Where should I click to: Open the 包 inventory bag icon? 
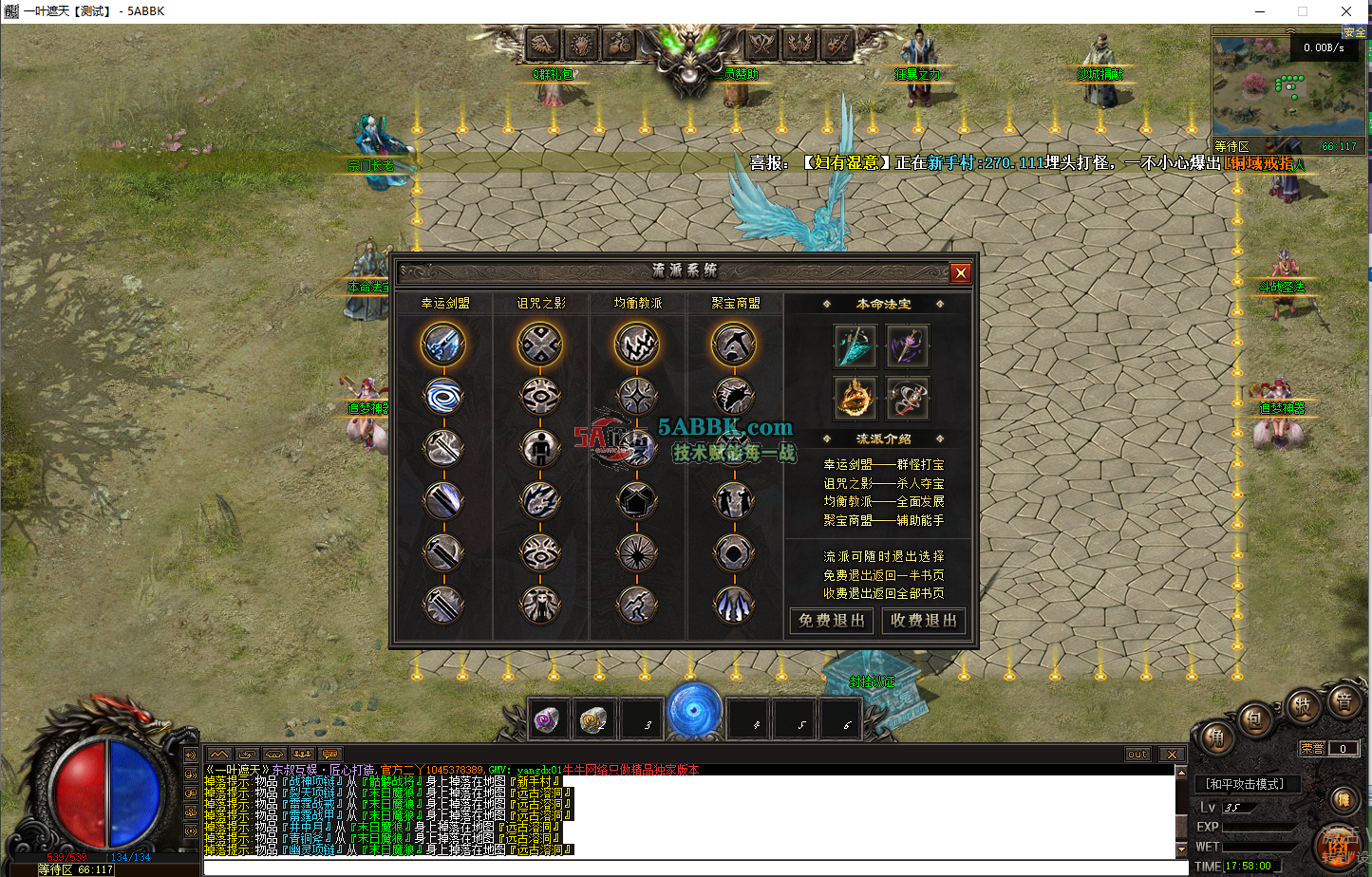[1256, 719]
